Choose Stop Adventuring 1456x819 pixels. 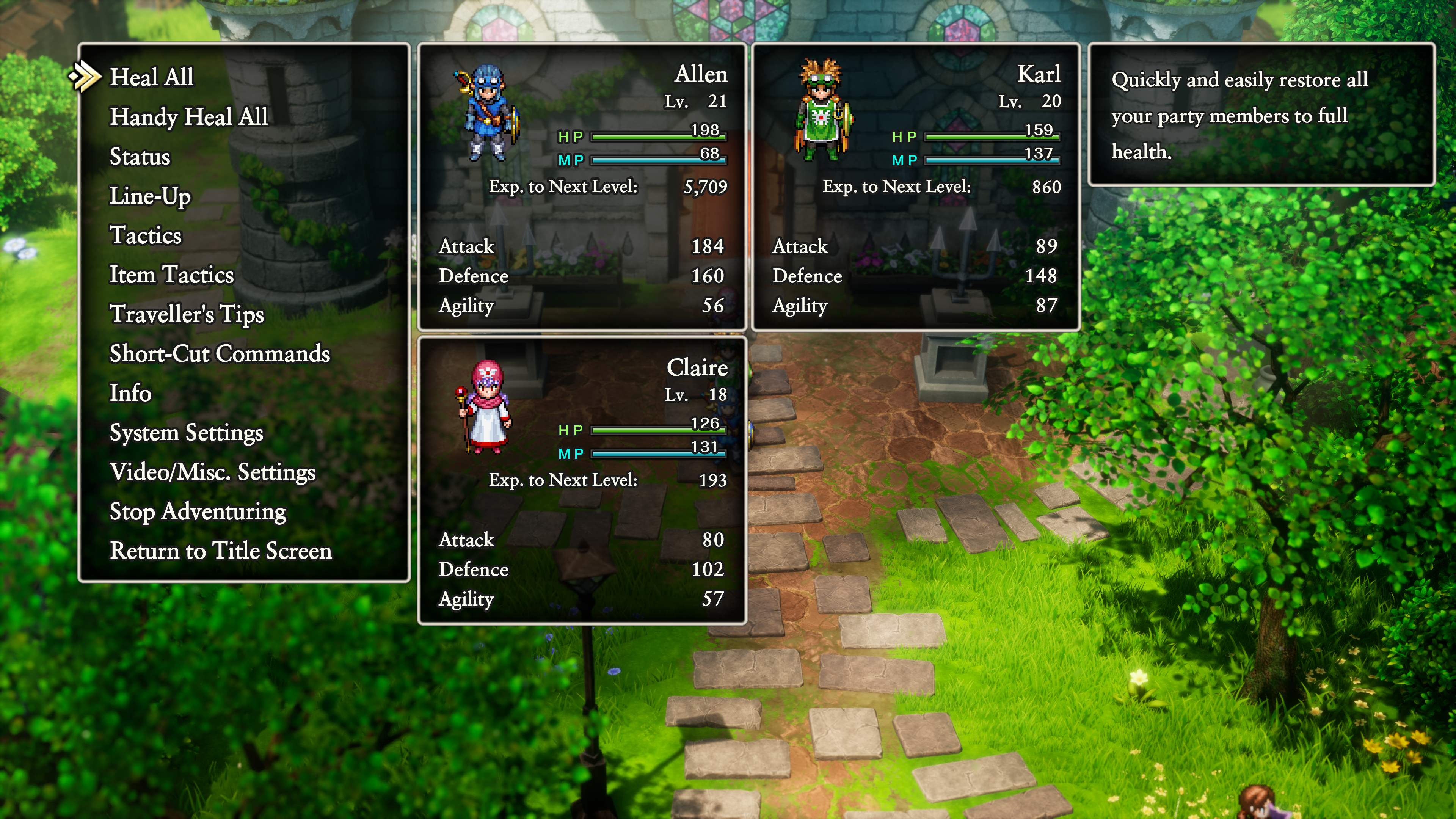pyautogui.click(x=198, y=511)
